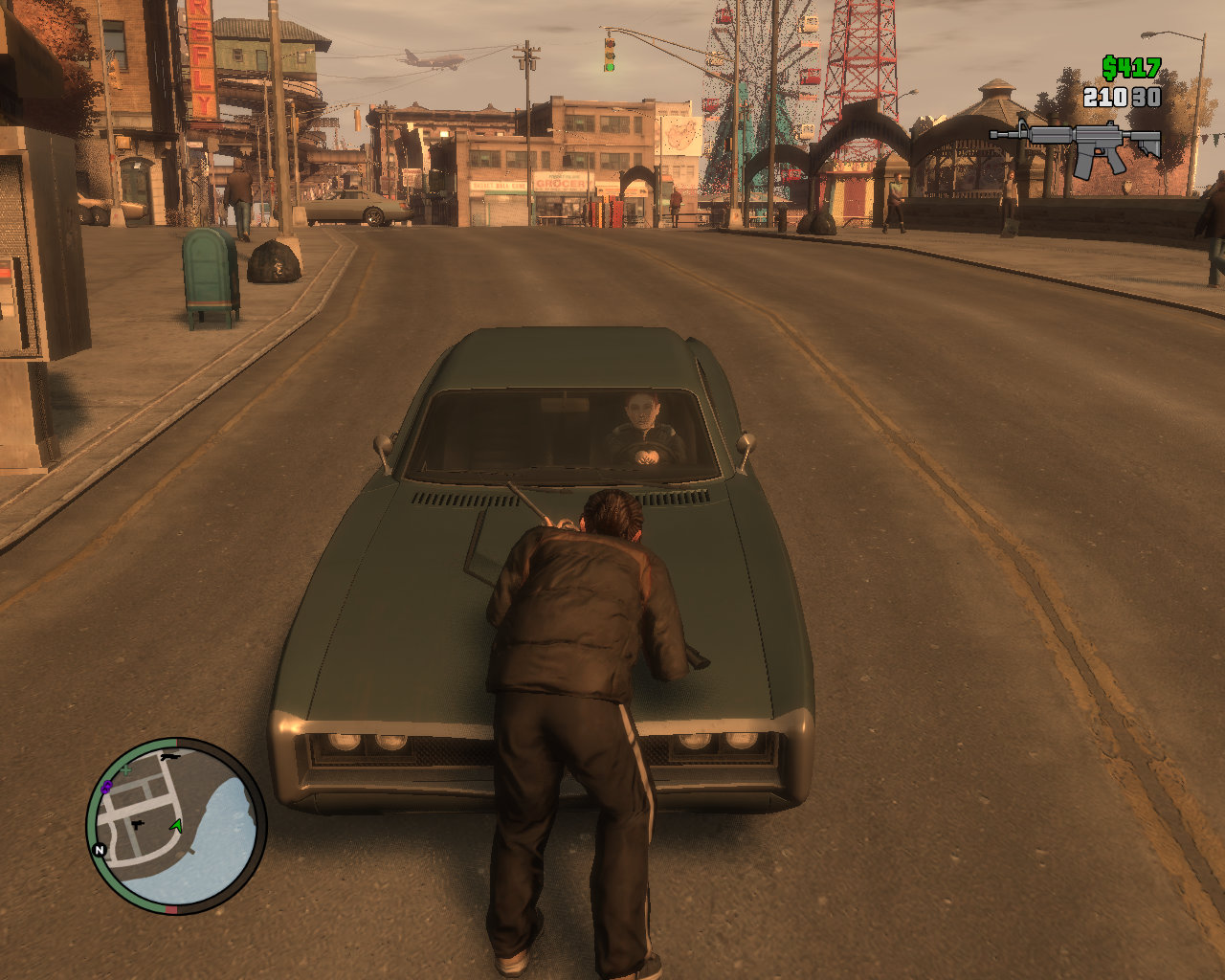Viewport: 1225px width, 980px height.
Task: Click the green dollar sign on the $417 money display
Action: click(1108, 67)
